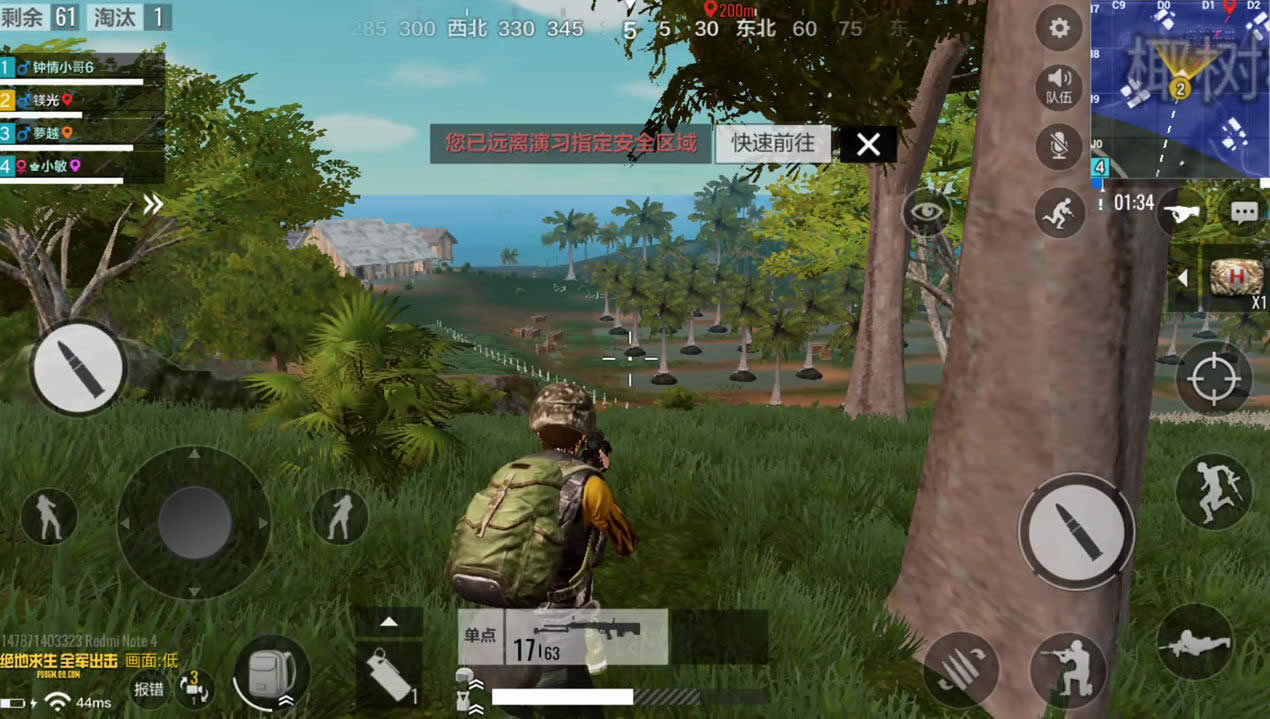This screenshot has height=719, width=1270.
Task: Tap the 快速前往 button
Action: coord(773,144)
